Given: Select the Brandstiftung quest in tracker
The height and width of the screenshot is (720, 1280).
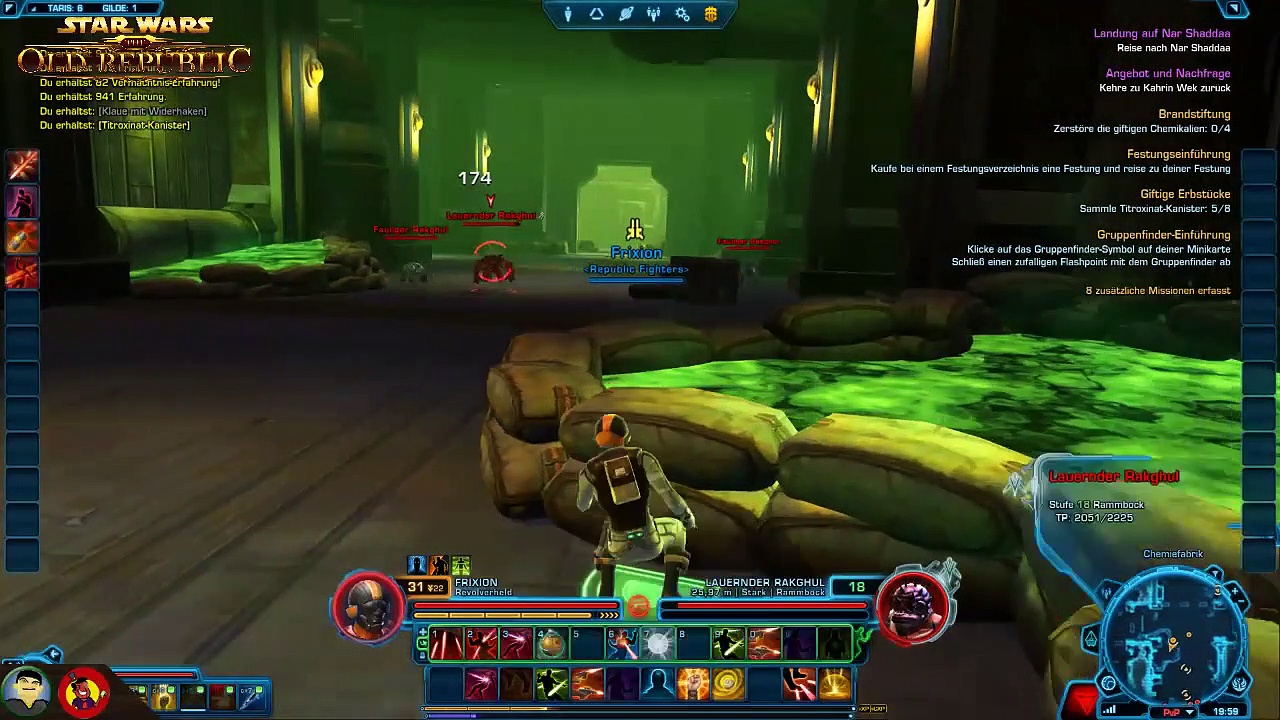Looking at the screenshot, I should point(1194,114).
